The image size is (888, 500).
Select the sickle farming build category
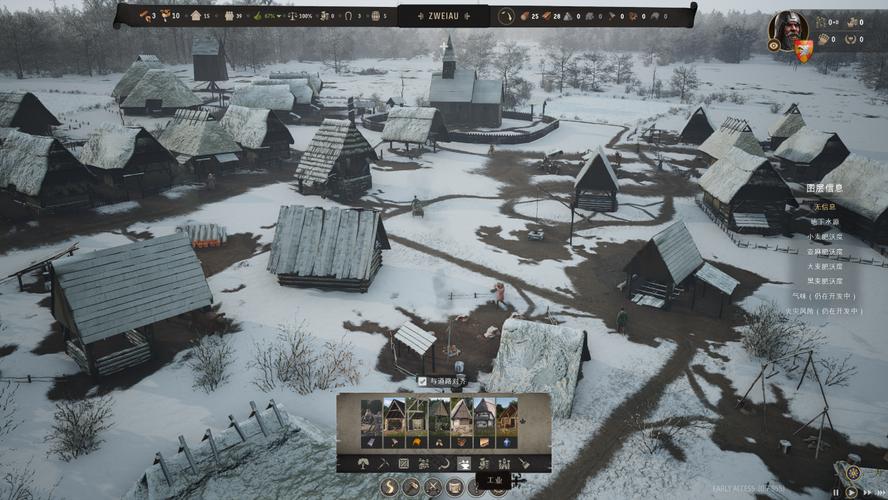coord(444,464)
